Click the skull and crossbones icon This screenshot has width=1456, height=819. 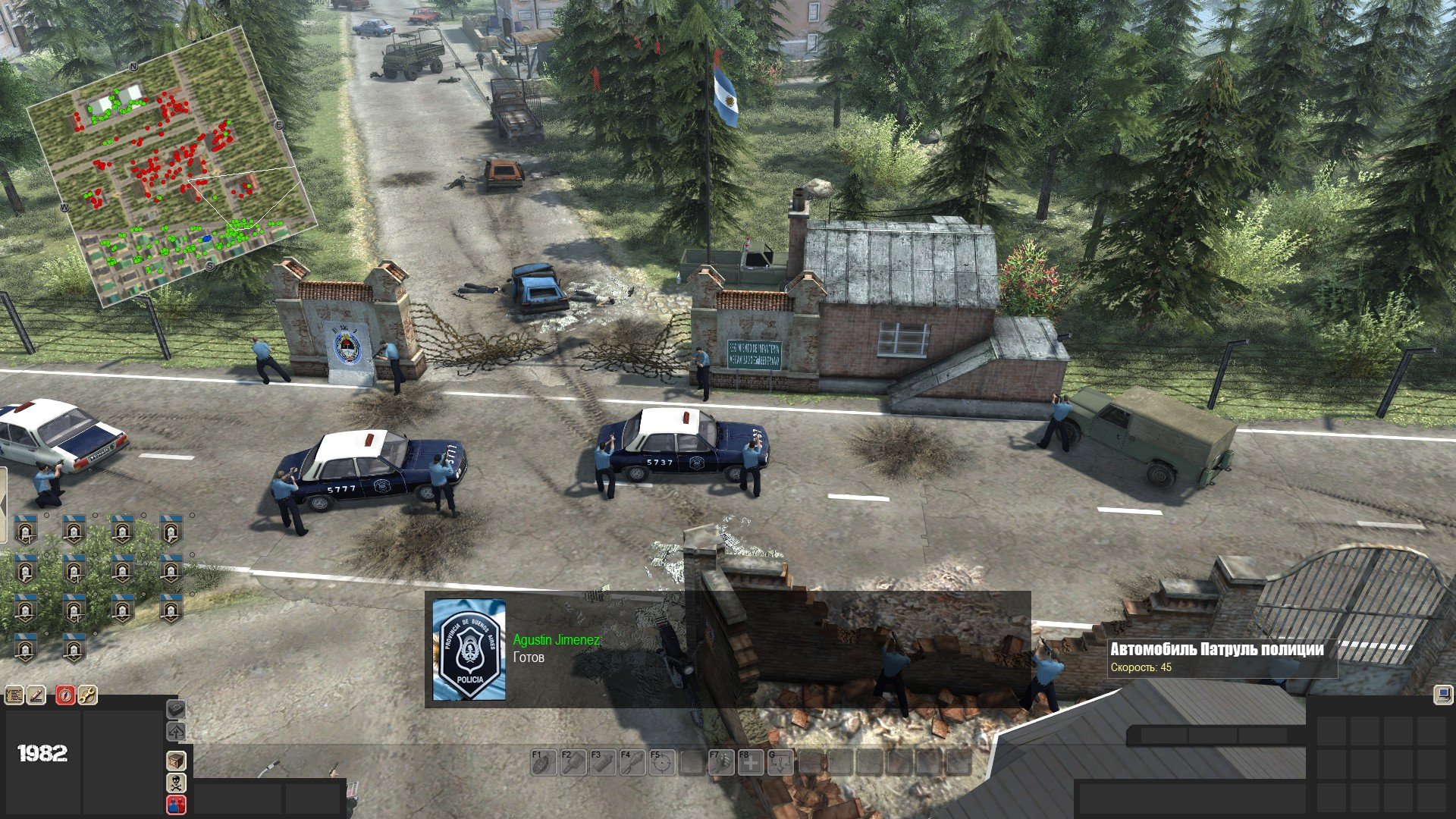[x=176, y=782]
